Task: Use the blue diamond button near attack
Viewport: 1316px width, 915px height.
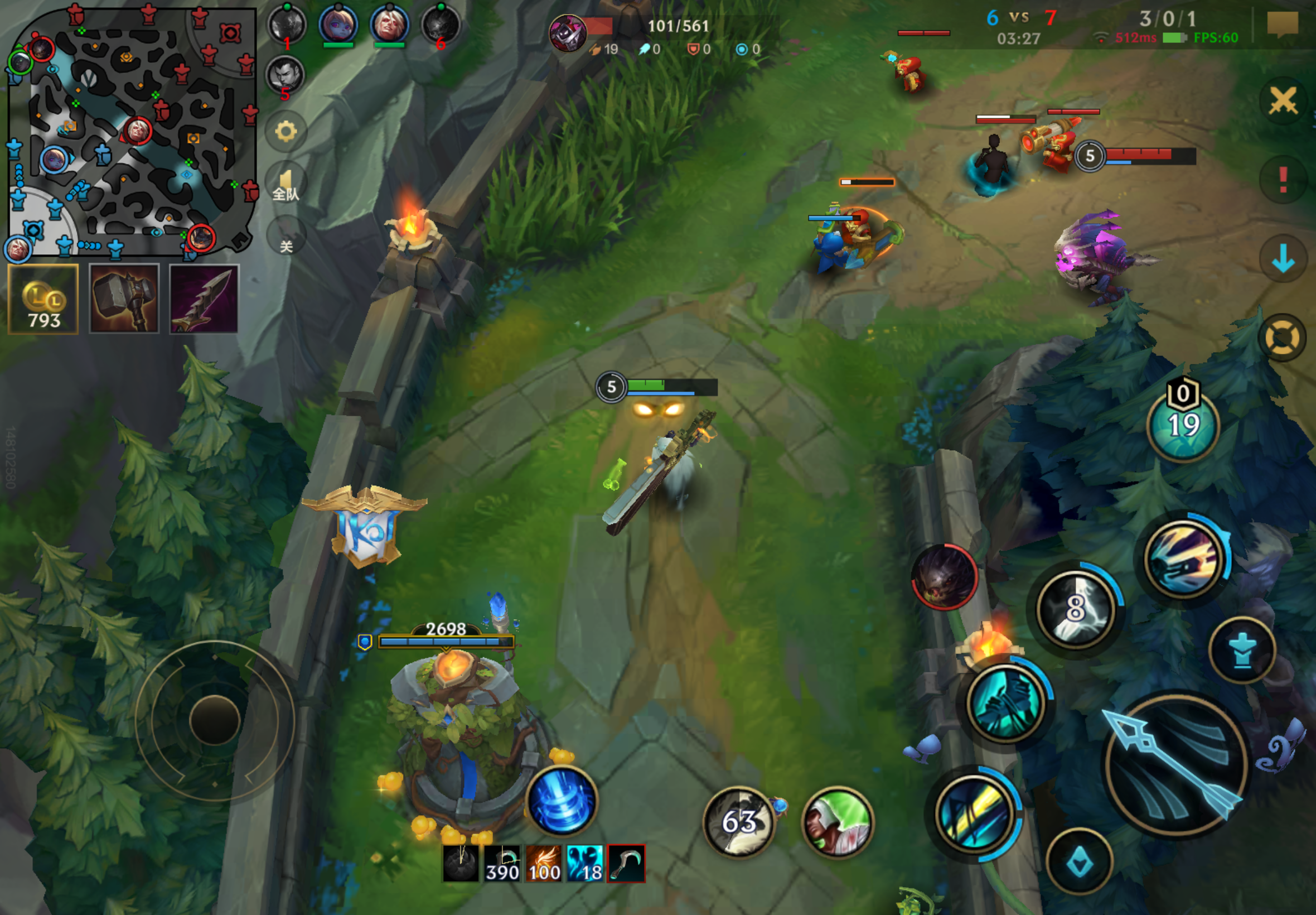Action: point(1080,861)
